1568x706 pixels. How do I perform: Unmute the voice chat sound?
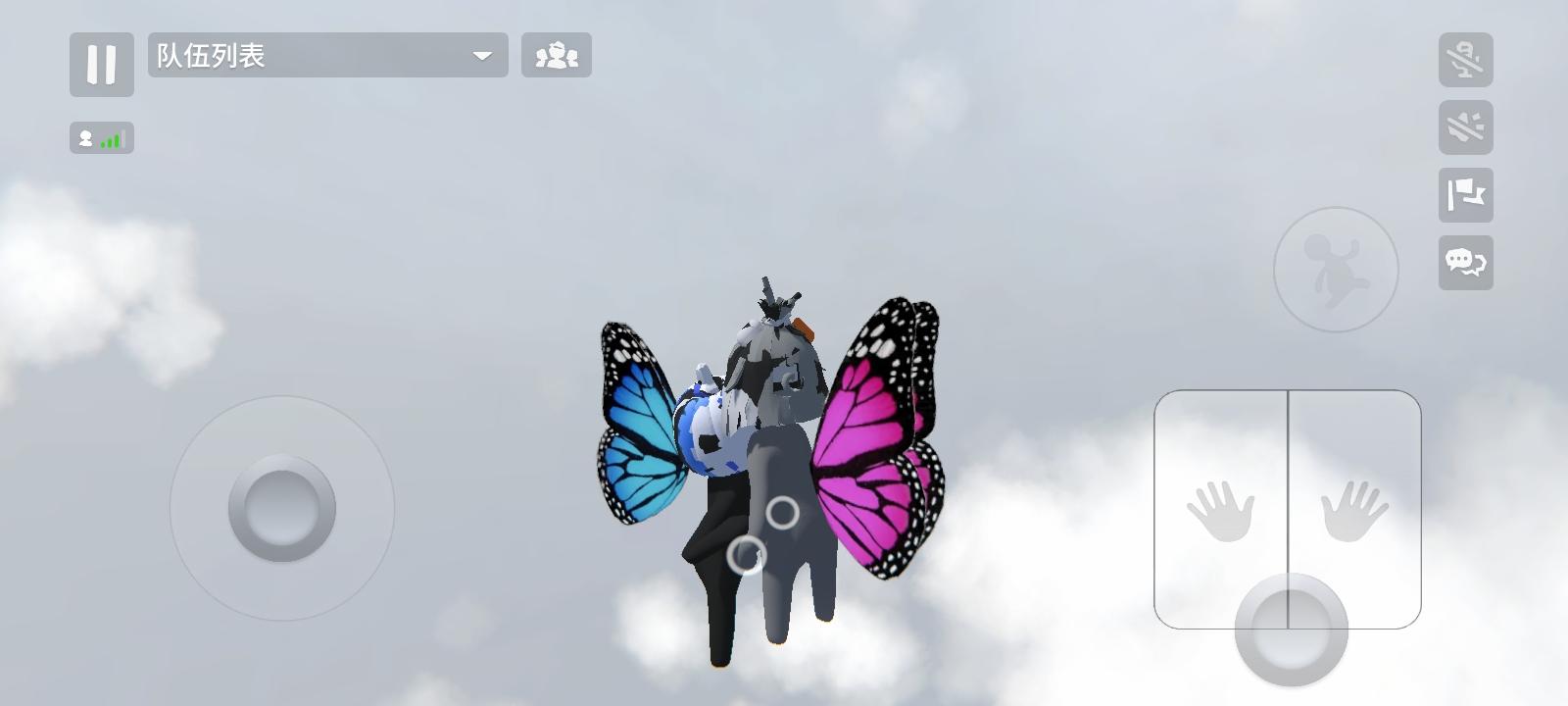tap(1466, 127)
